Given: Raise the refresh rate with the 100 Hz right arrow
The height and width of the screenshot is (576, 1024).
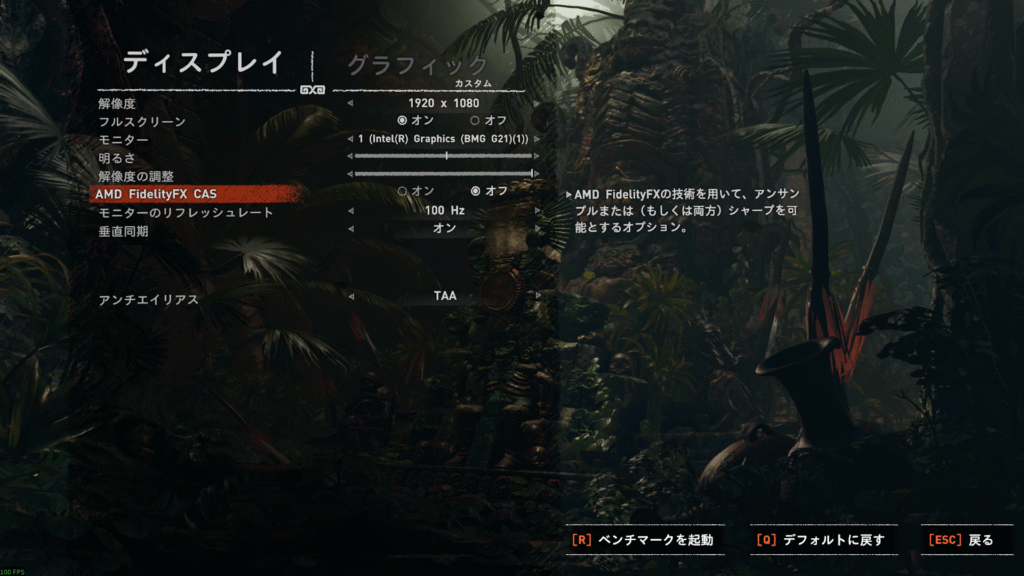Looking at the screenshot, I should (538, 211).
